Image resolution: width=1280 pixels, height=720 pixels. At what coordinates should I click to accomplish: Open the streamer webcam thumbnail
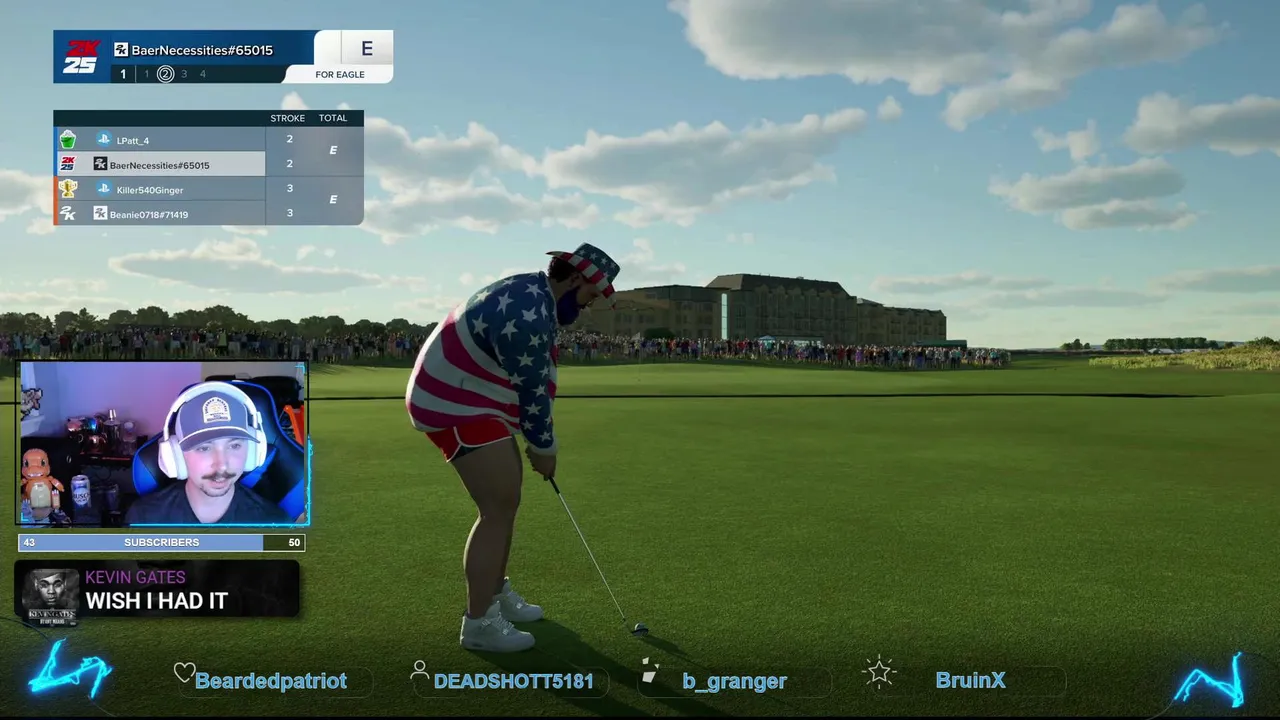click(x=163, y=444)
